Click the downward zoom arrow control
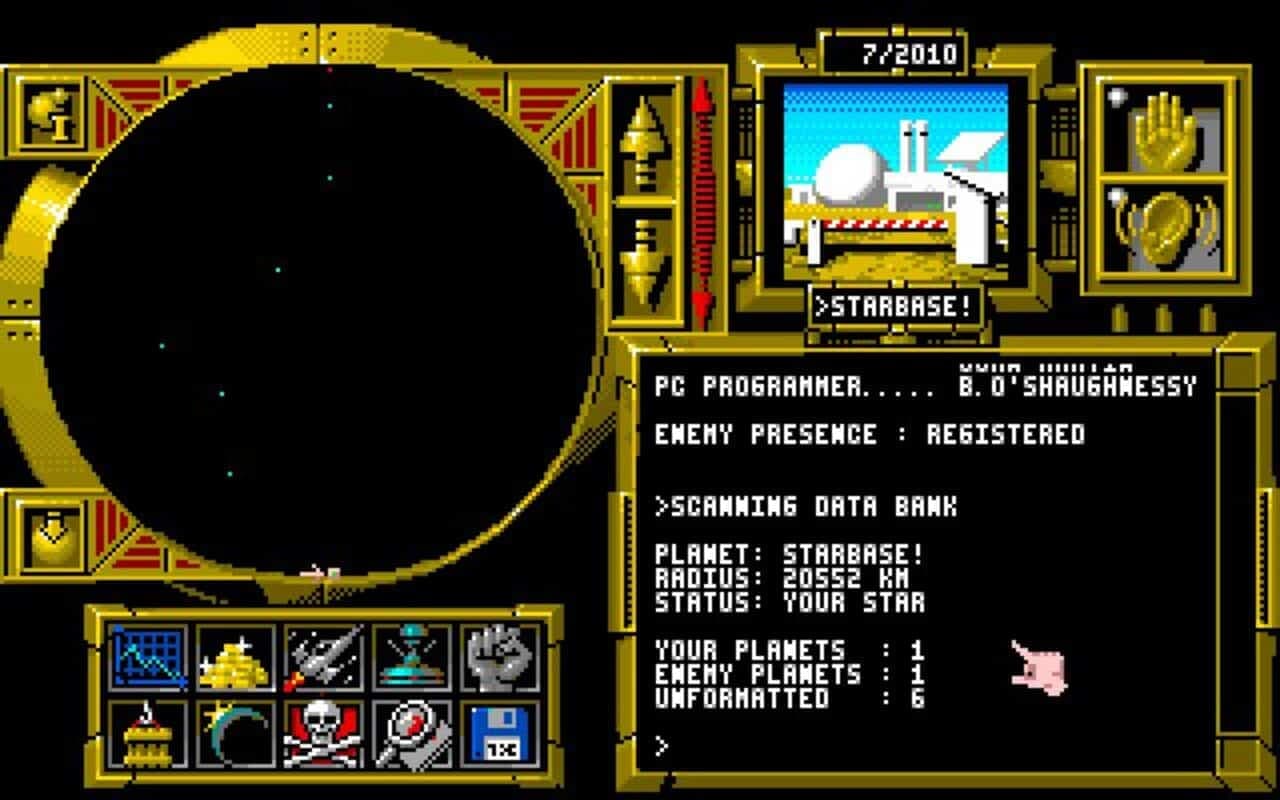Image resolution: width=1280 pixels, height=800 pixels. (x=643, y=255)
